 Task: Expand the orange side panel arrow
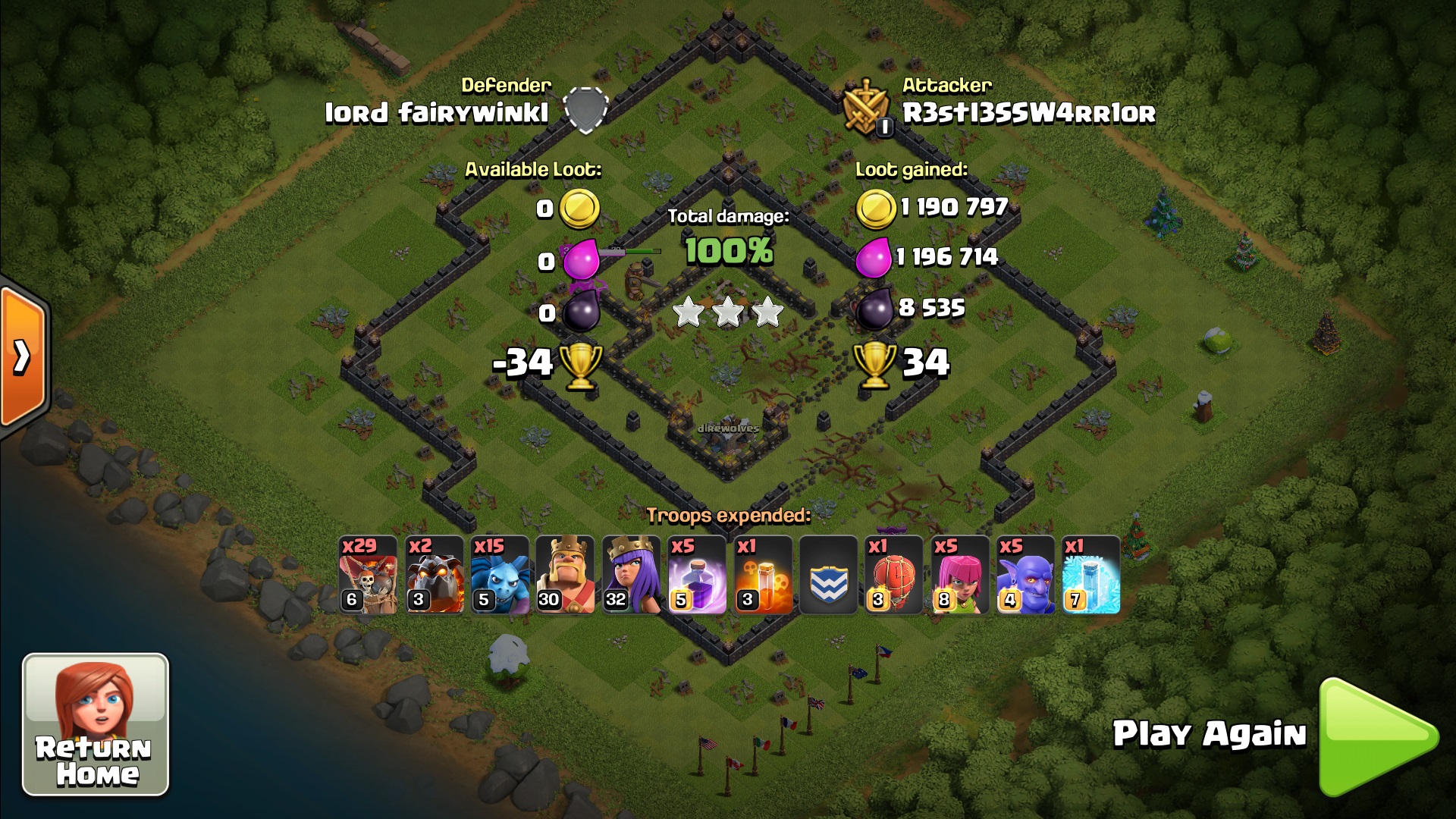23,356
